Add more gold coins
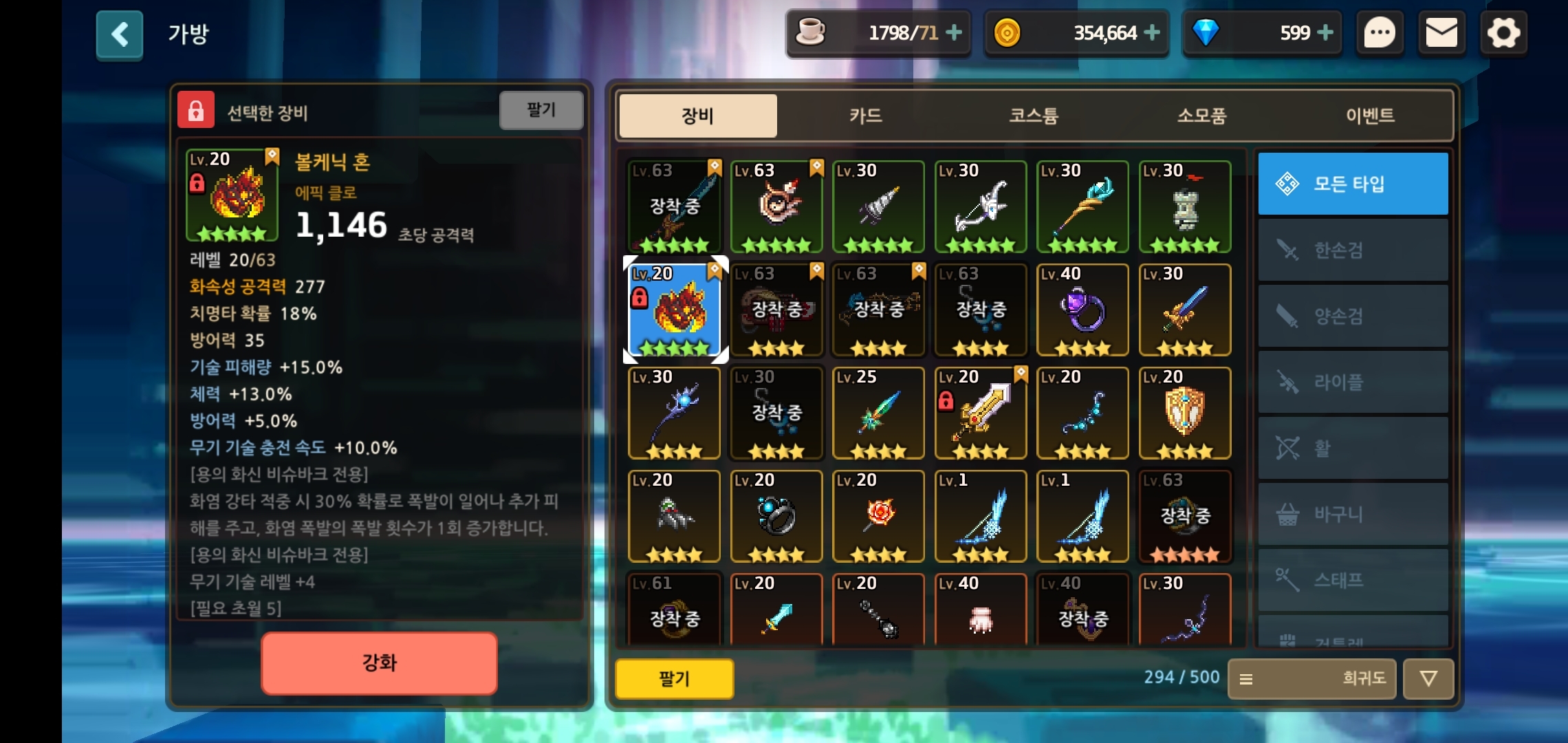The image size is (1568, 743). [1152, 32]
